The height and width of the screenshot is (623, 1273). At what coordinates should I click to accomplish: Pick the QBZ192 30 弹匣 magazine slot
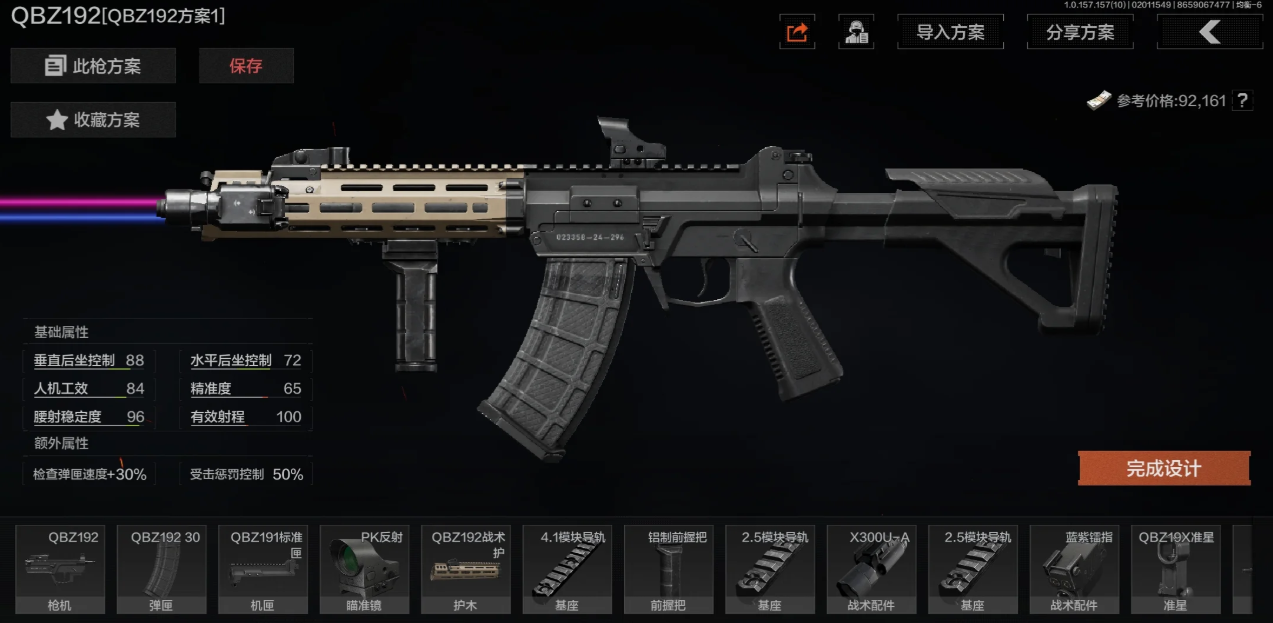tap(162, 570)
